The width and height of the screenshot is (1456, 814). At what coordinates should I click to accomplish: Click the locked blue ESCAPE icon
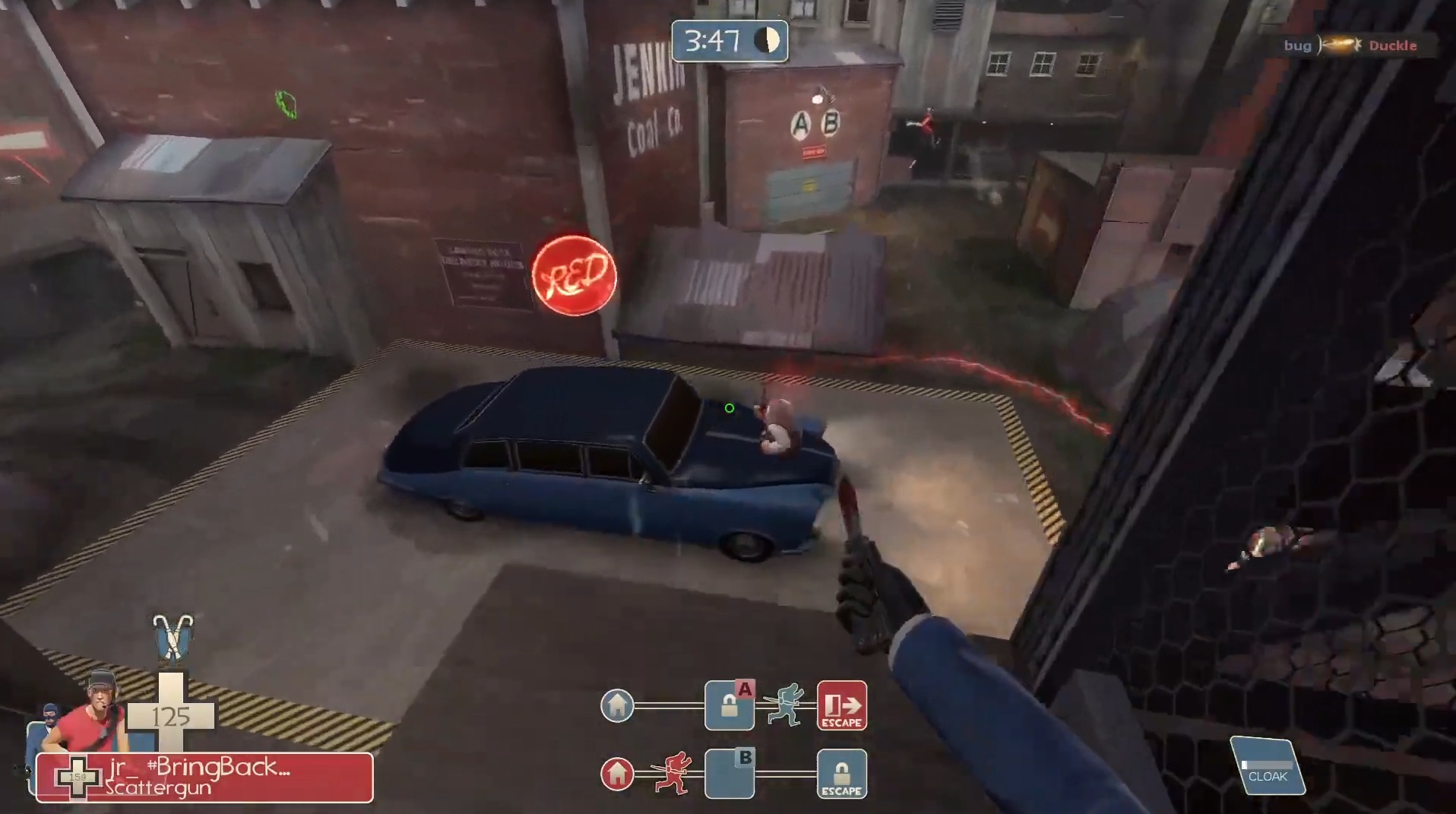click(841, 774)
